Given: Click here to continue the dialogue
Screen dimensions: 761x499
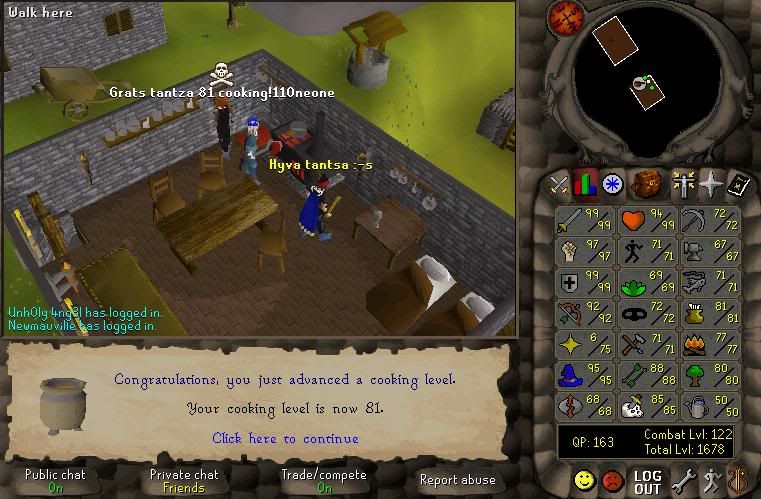Looking at the screenshot, I should pos(285,438).
